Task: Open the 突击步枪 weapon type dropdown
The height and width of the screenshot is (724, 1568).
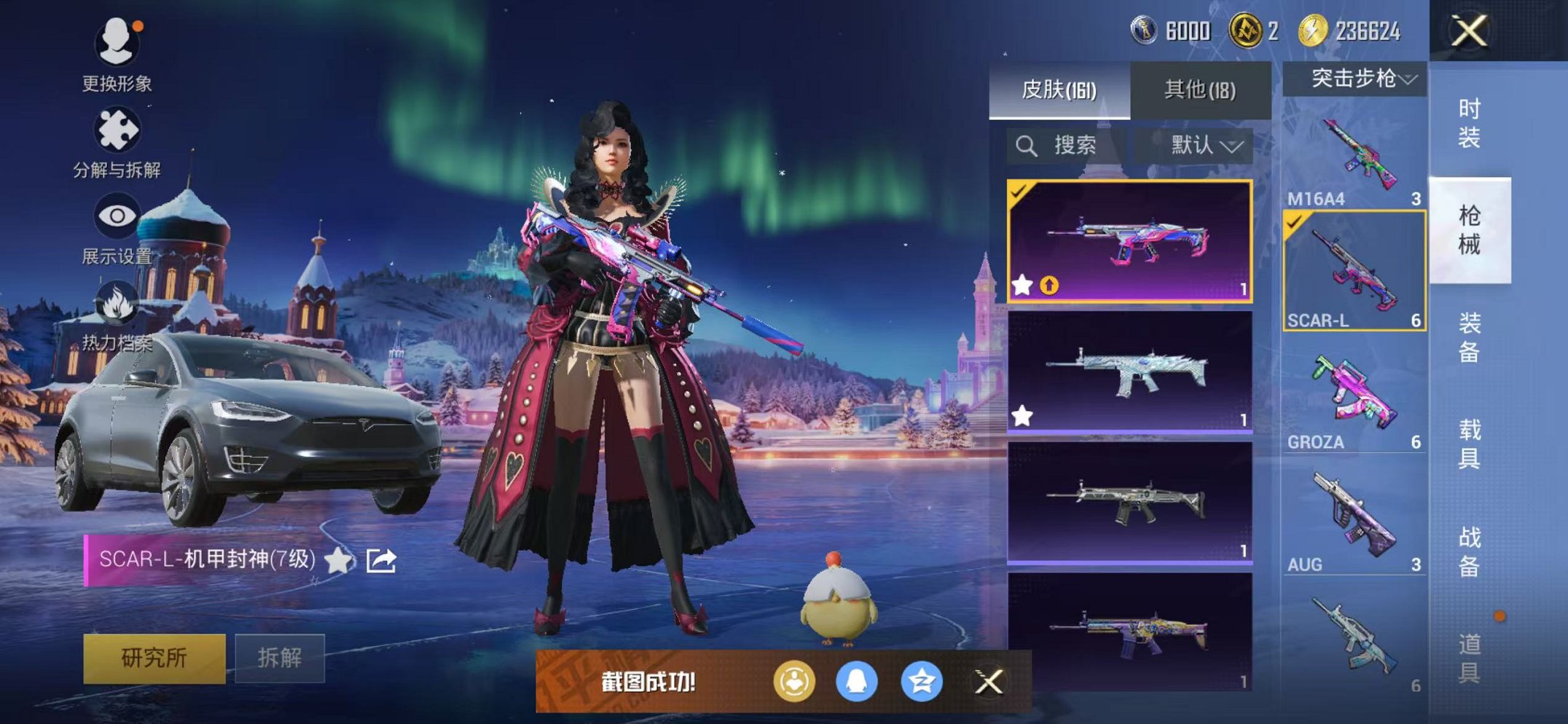Action: coord(1355,79)
